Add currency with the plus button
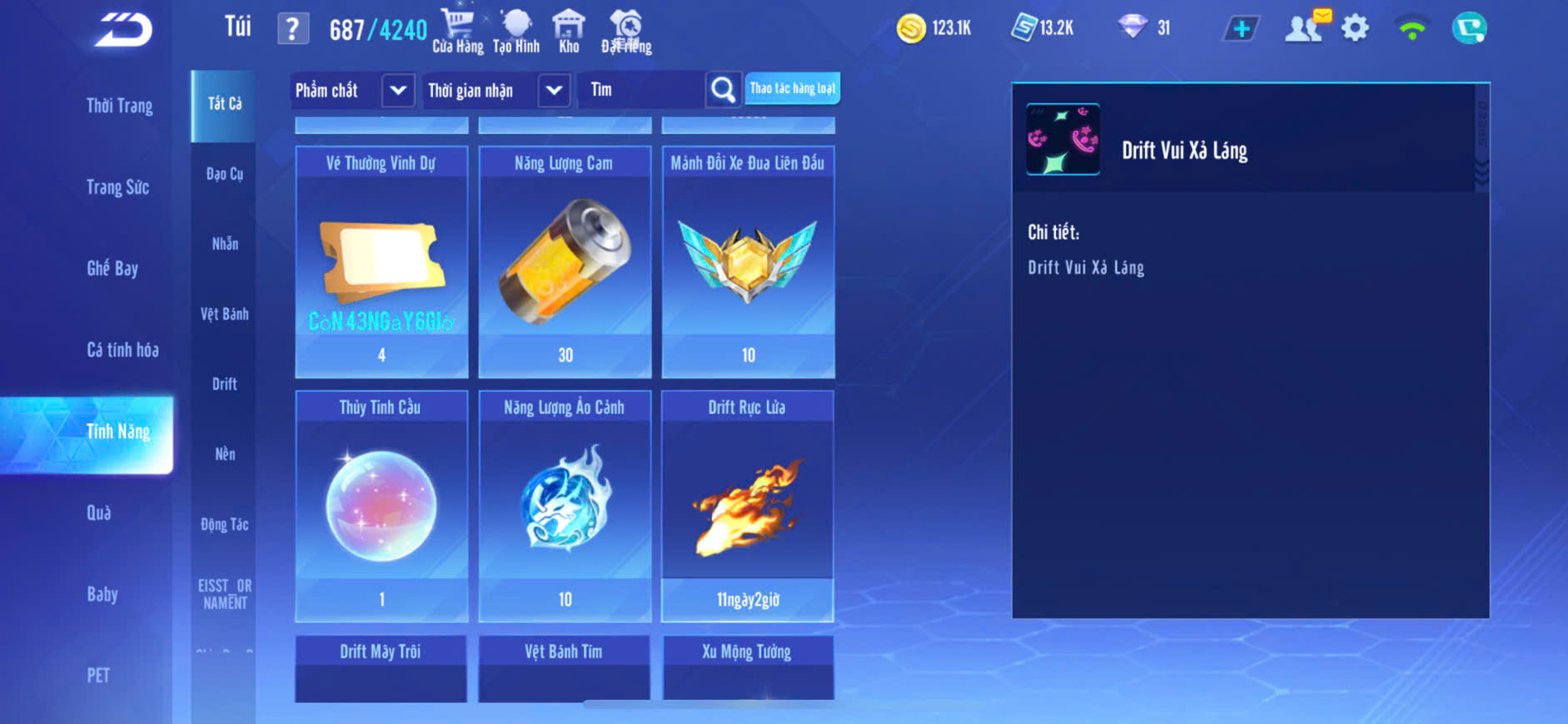 click(x=1241, y=28)
